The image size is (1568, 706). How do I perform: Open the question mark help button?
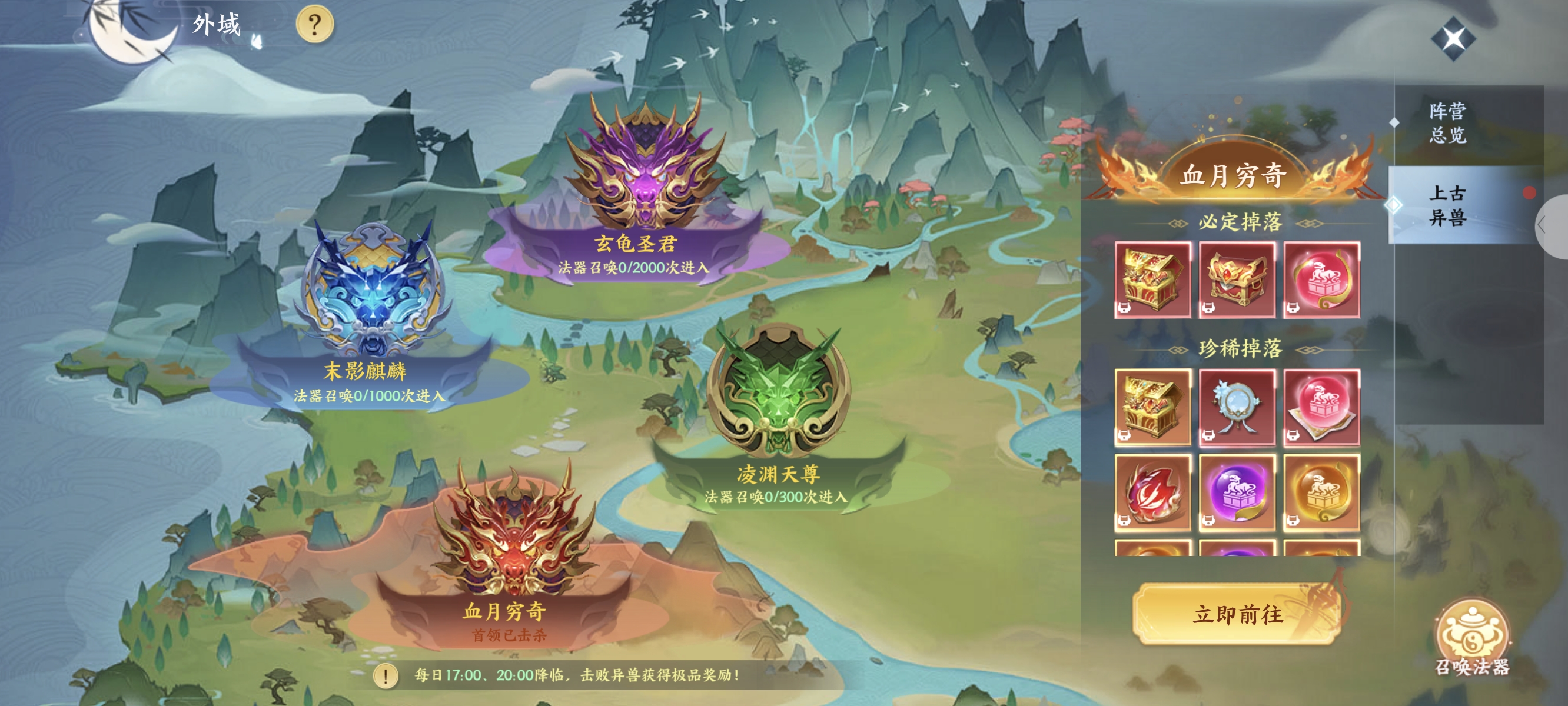[314, 25]
